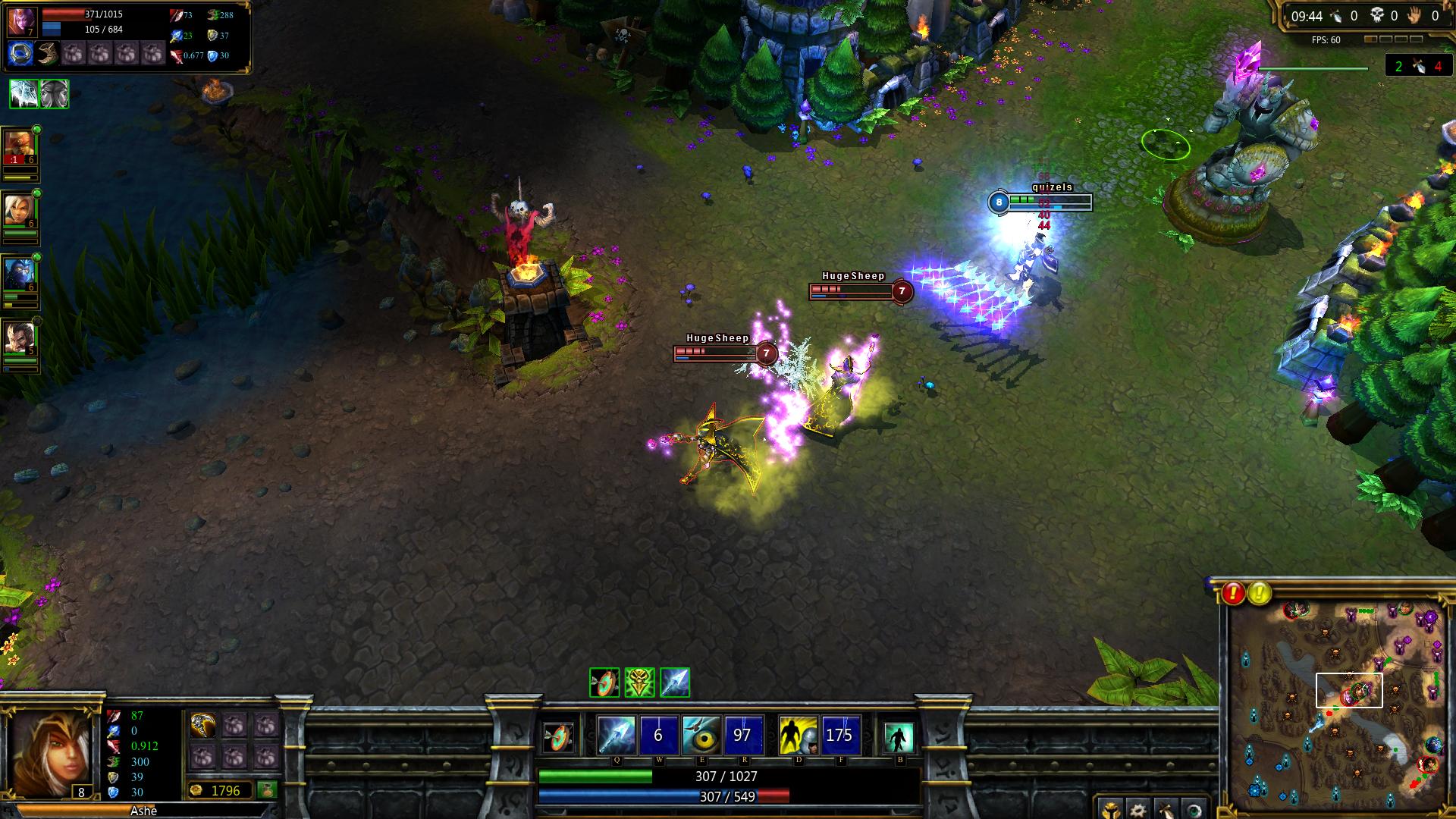Click the passive target icon beside abilities
The height and width of the screenshot is (819, 1456).
(x=560, y=736)
